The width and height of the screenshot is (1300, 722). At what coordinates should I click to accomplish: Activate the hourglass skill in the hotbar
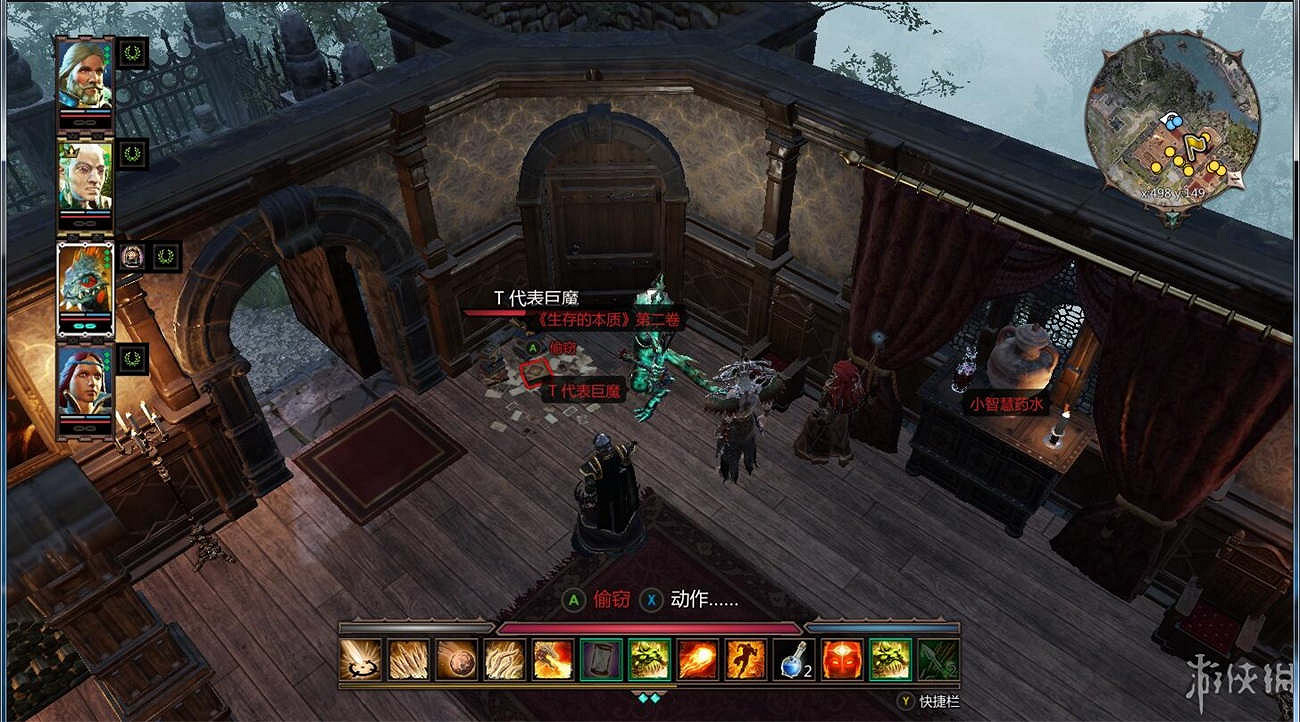click(x=599, y=657)
